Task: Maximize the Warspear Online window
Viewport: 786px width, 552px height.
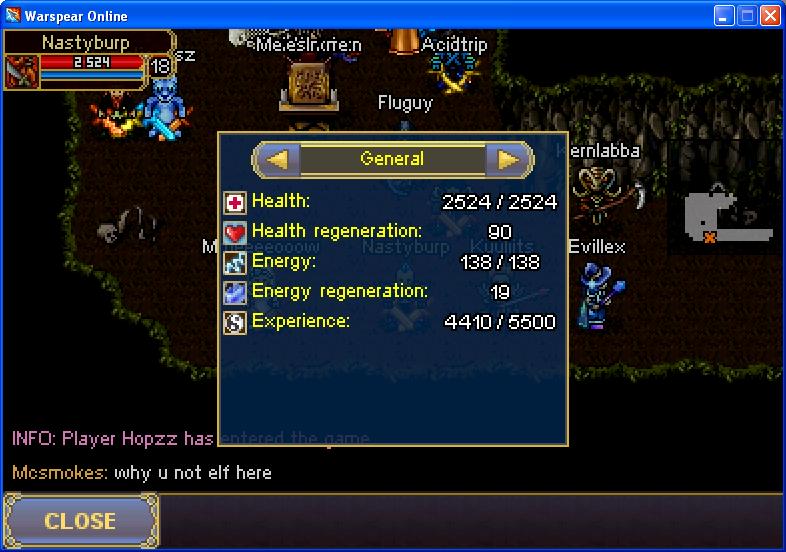Action: pyautogui.click(x=748, y=16)
